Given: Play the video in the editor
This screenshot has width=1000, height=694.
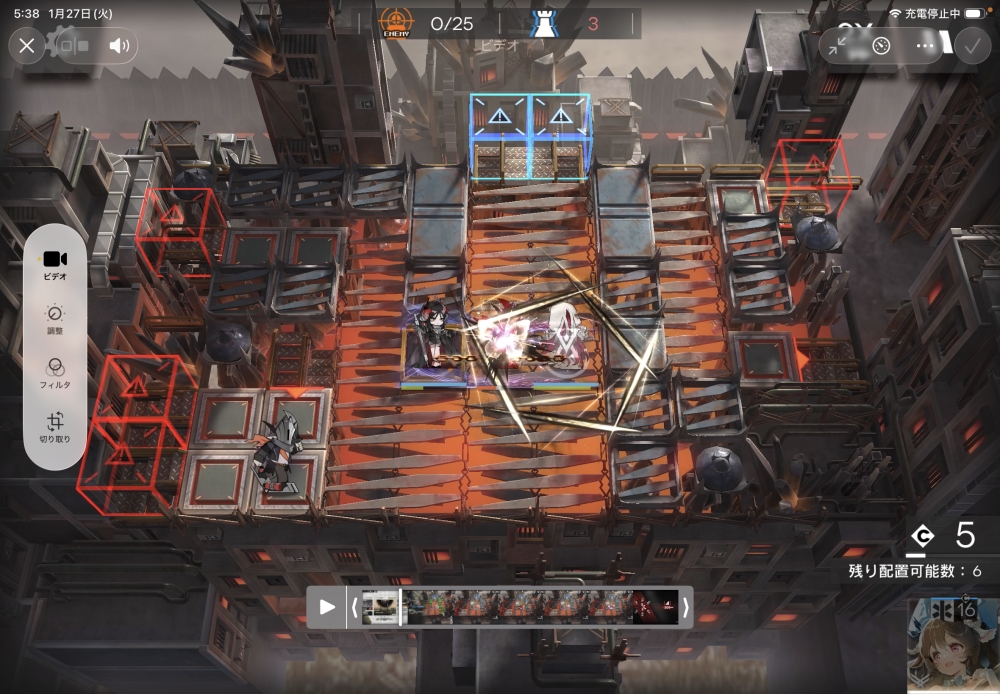Looking at the screenshot, I should (x=327, y=606).
